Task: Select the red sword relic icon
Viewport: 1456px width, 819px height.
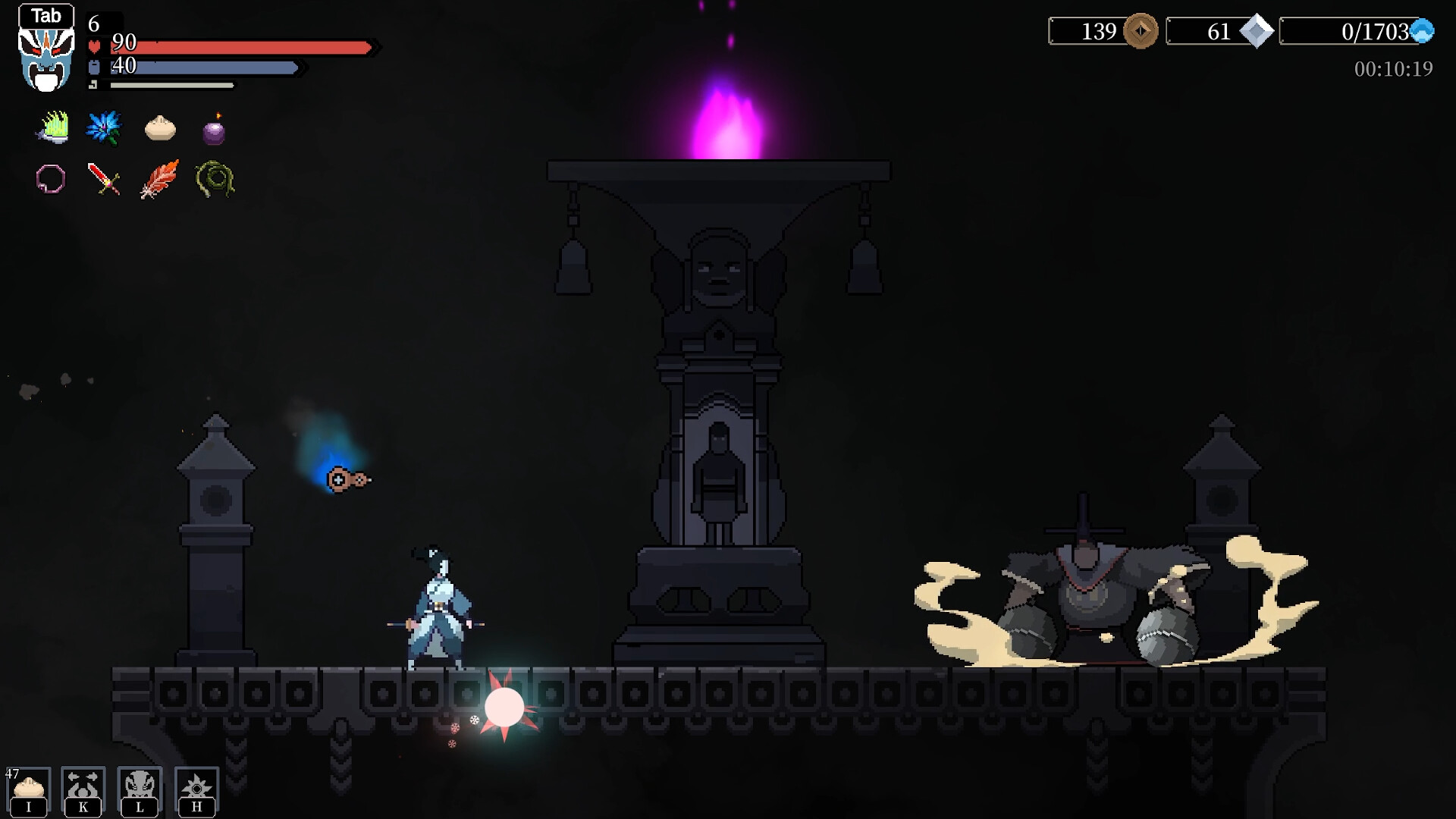Action: click(104, 178)
